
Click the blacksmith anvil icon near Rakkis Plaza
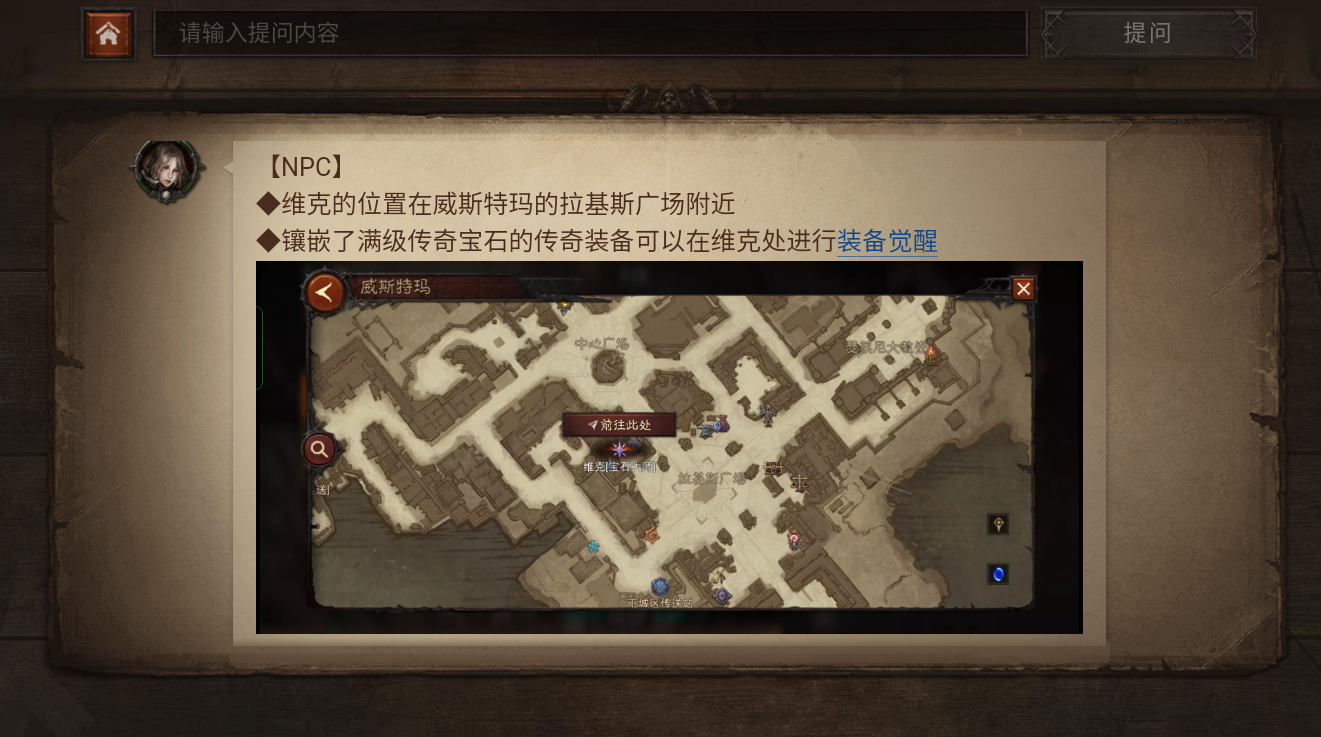pyautogui.click(x=705, y=430)
